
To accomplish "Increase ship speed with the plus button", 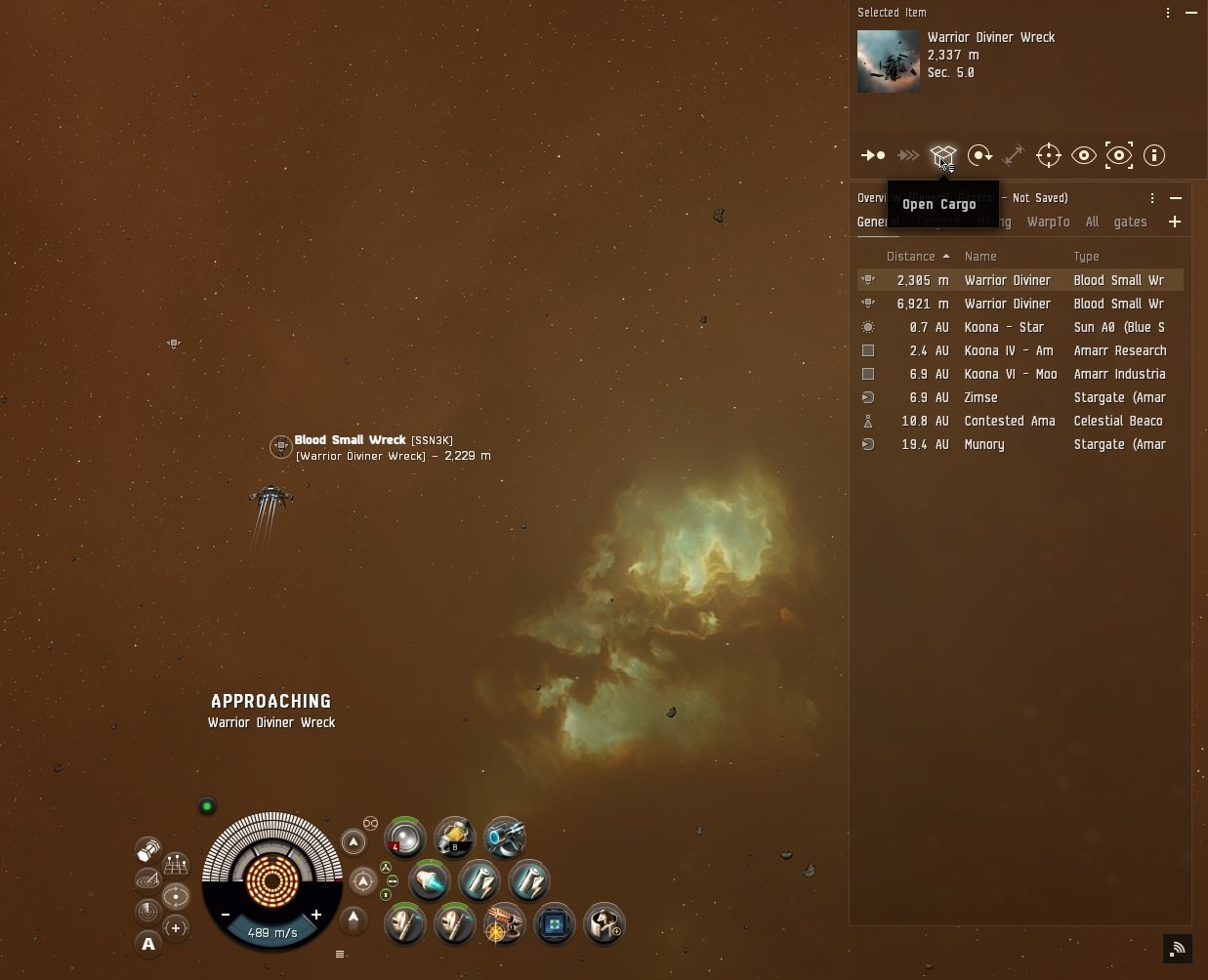I will pos(316,915).
